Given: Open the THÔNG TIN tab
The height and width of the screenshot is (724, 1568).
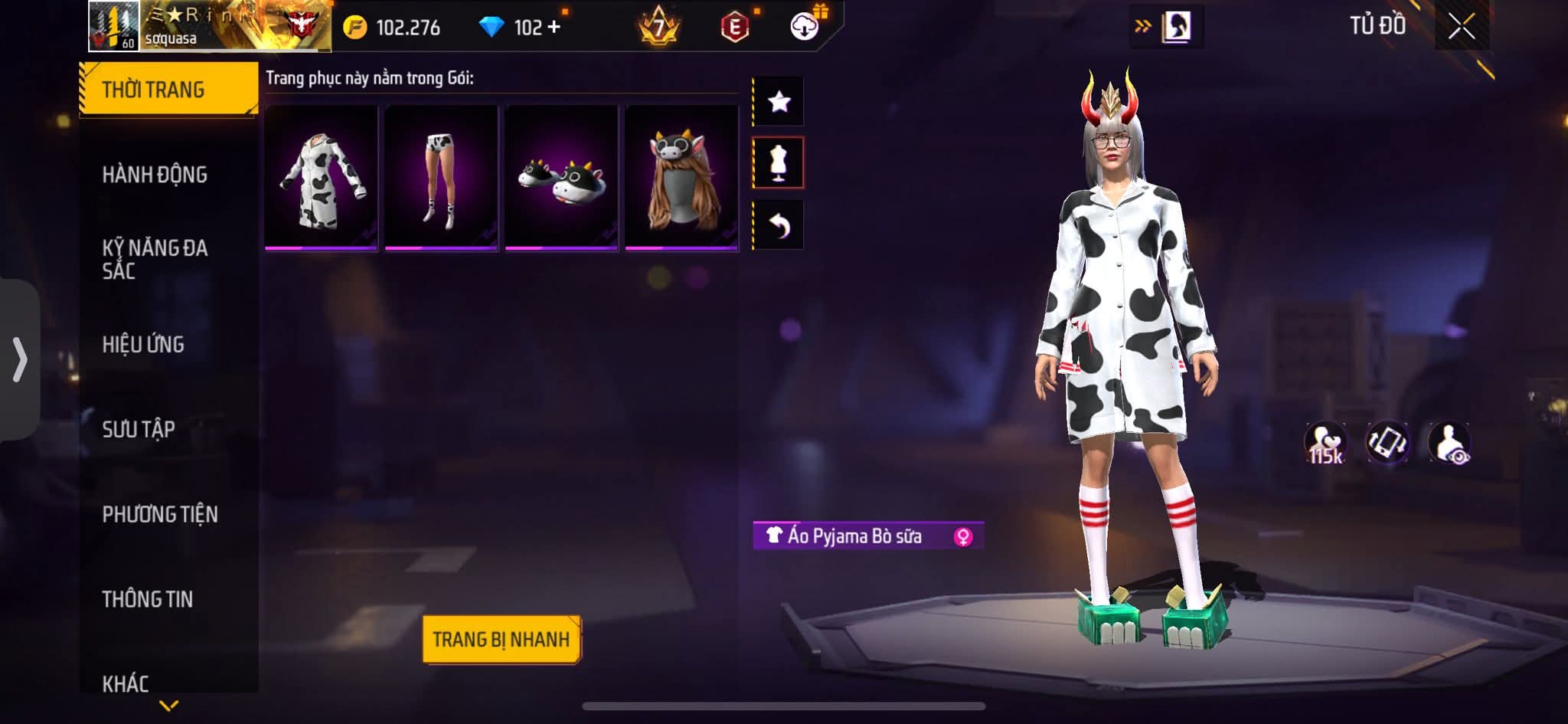Looking at the screenshot, I should tap(148, 599).
